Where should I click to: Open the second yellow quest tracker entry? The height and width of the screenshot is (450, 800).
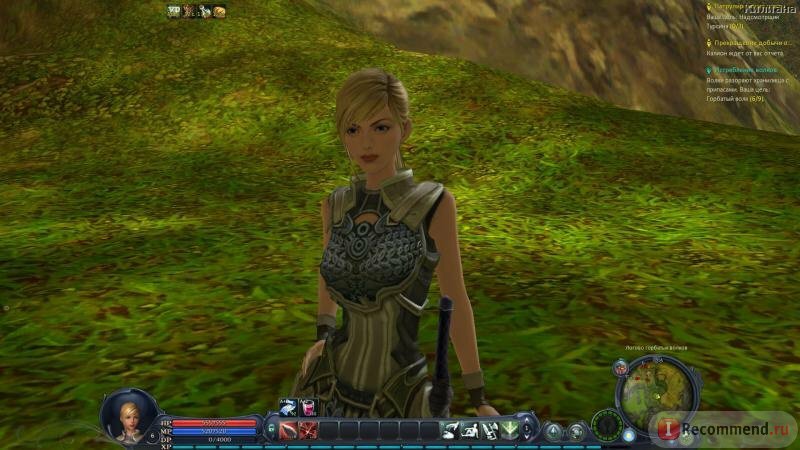[x=750, y=43]
